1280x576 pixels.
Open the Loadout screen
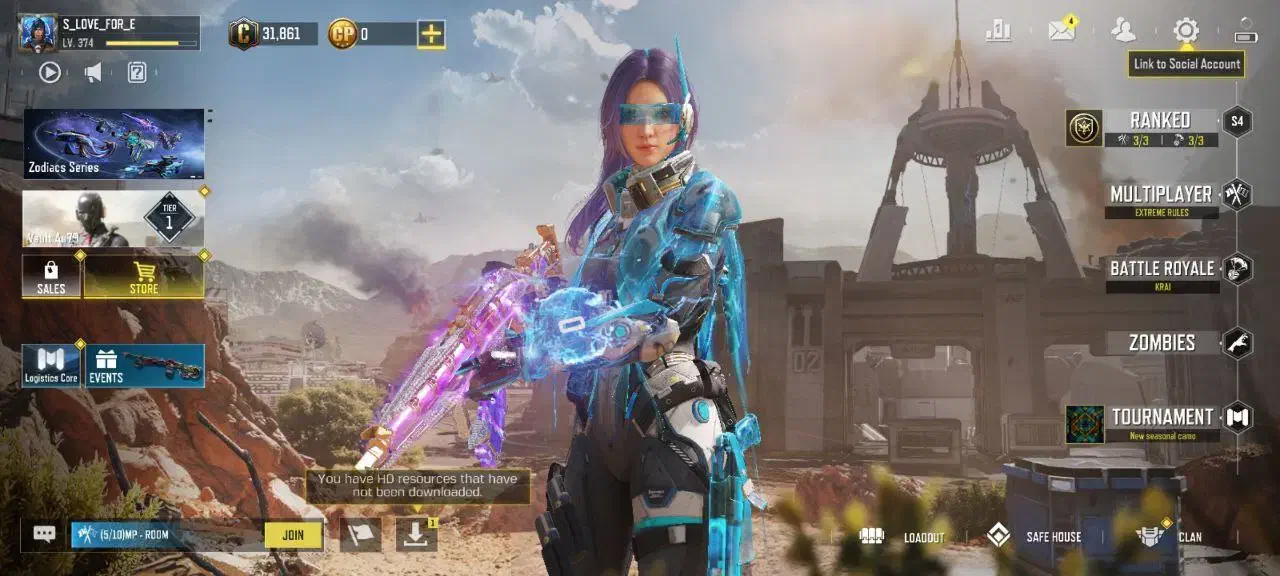click(902, 537)
